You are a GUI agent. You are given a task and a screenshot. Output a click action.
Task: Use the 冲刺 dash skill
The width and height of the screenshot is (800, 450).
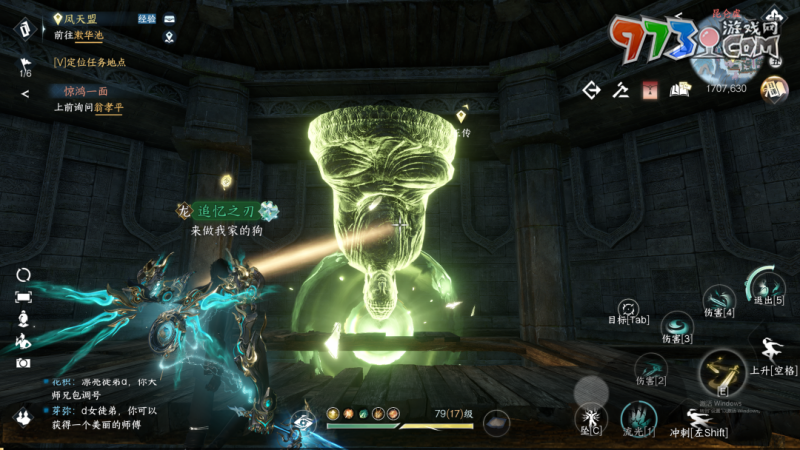tap(699, 417)
